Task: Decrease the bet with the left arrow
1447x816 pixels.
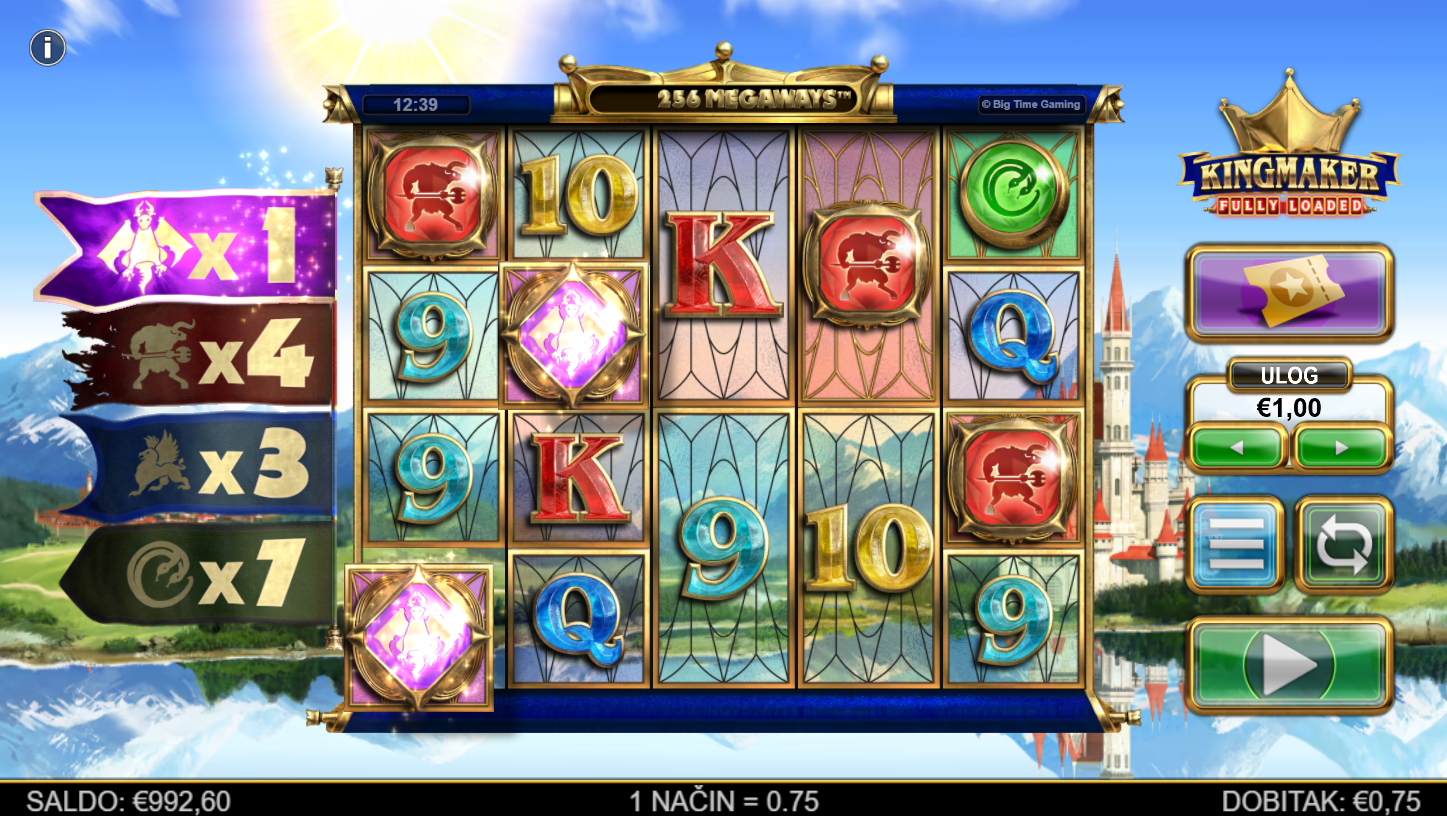Action: pyautogui.click(x=1237, y=448)
